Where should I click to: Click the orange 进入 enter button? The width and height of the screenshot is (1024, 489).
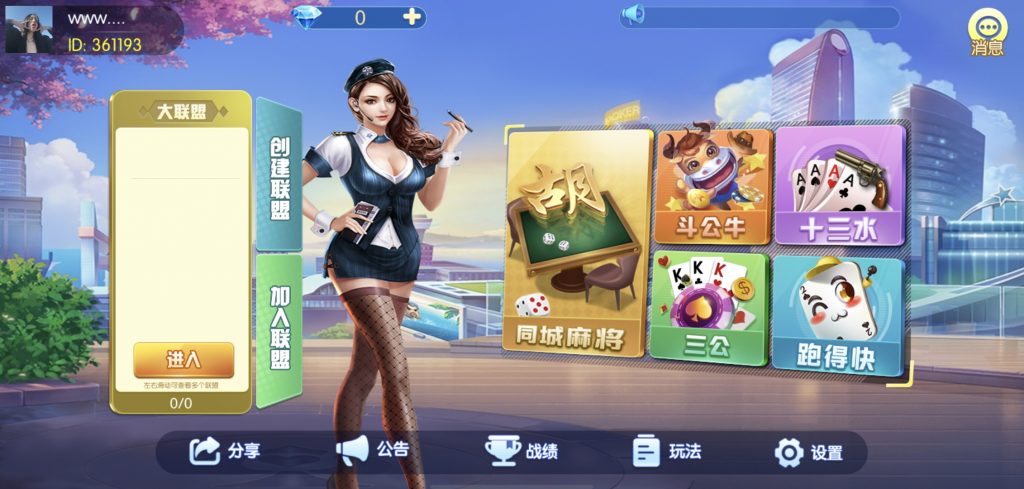pos(183,359)
